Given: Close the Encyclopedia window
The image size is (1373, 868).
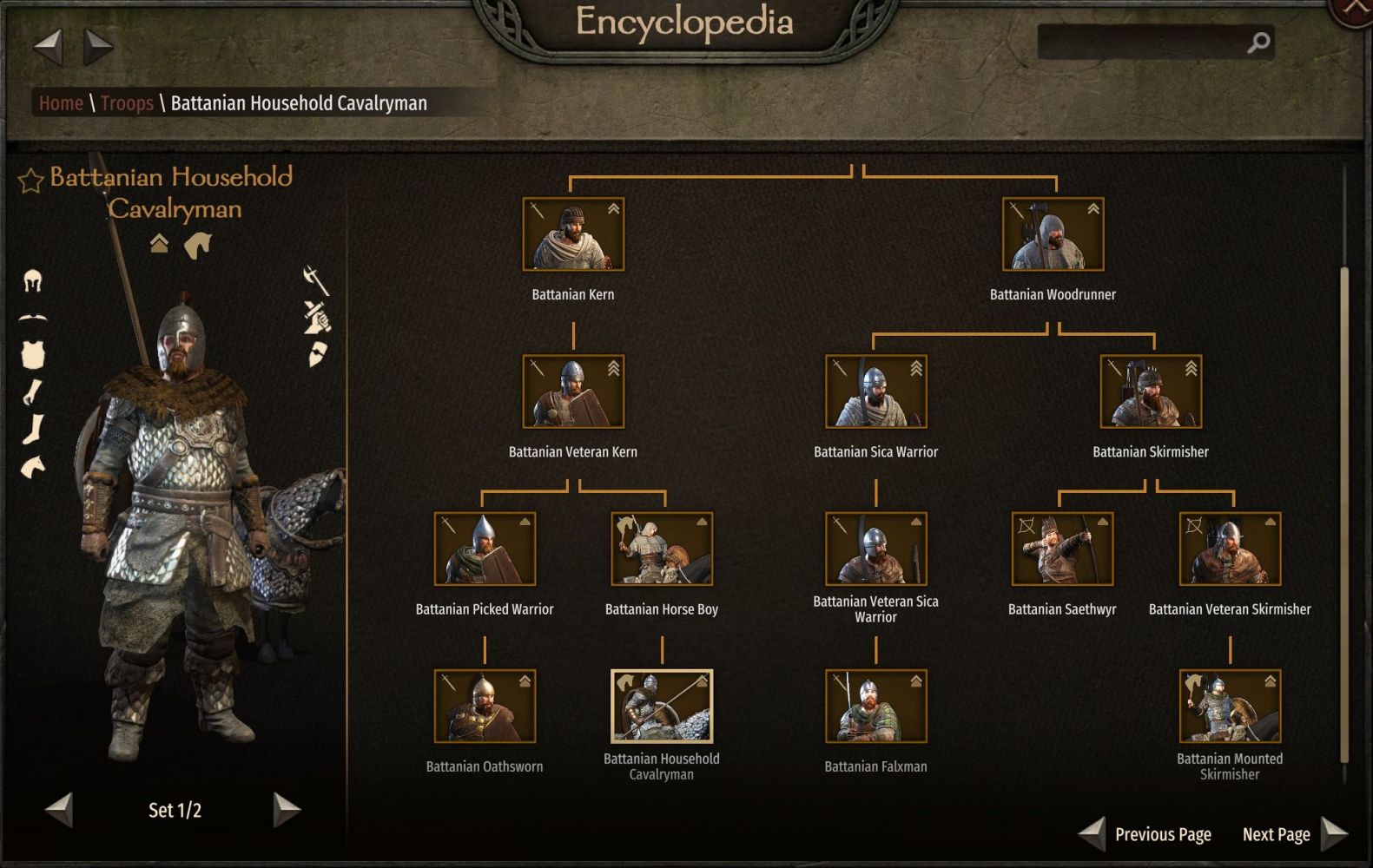Looking at the screenshot, I should [x=1355, y=10].
